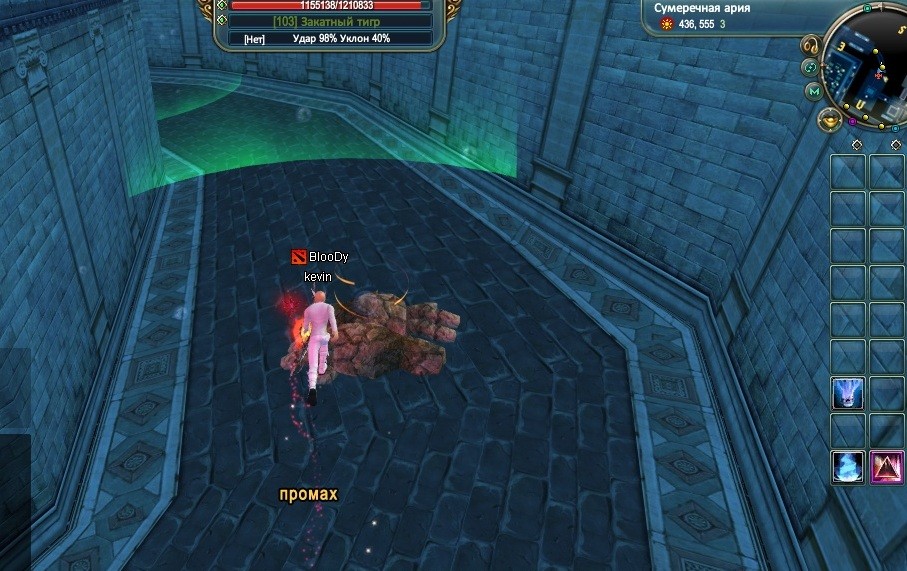Screen dimensions: 907x571
Task: Use the blue flame skill slot
Action: tap(848, 467)
